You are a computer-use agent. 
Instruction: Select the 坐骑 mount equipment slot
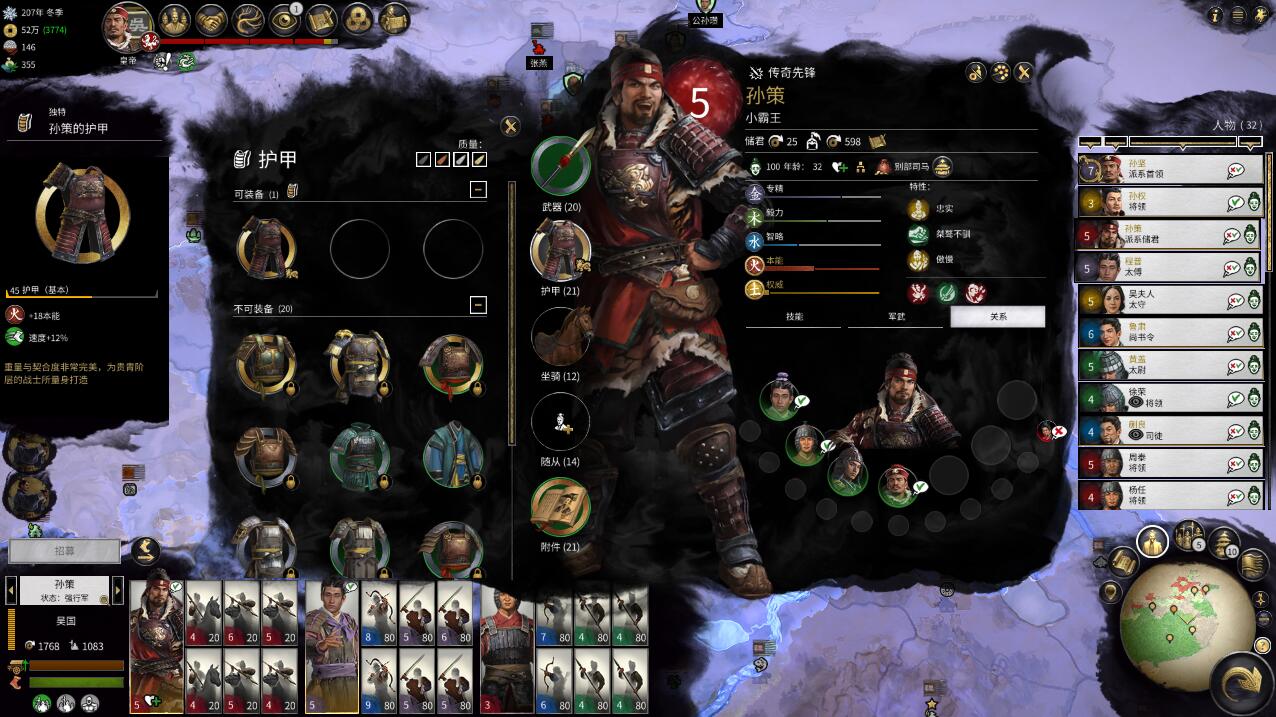(560, 336)
